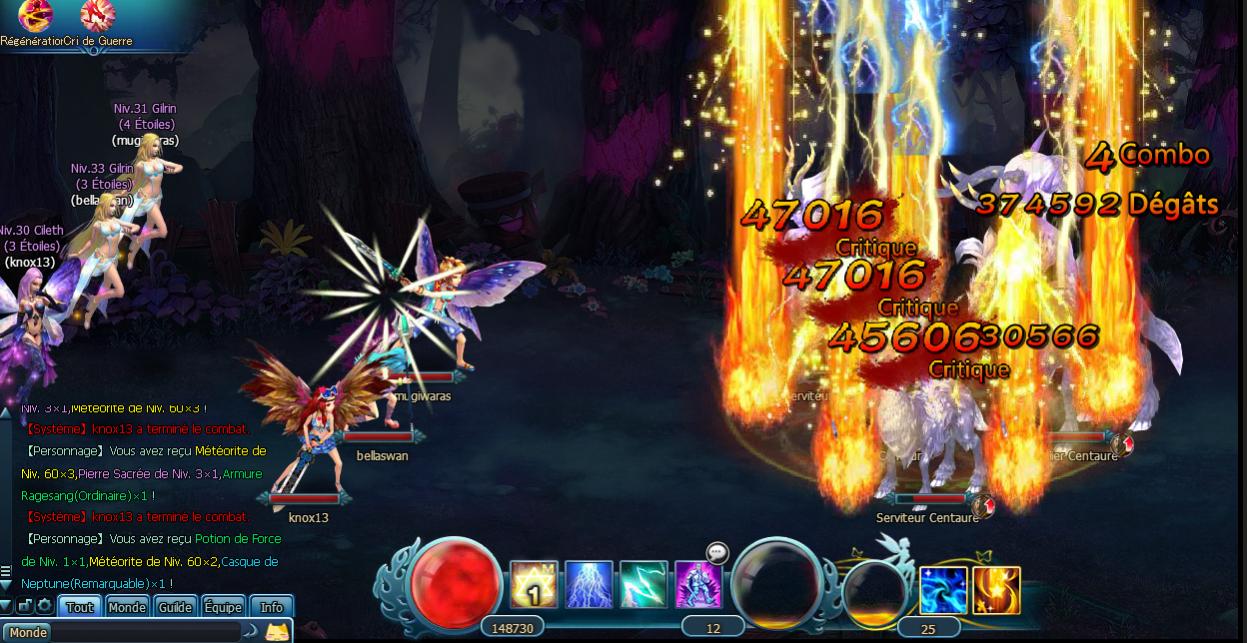
Task: Trigger the blue swirl fairy skill
Action: (943, 590)
